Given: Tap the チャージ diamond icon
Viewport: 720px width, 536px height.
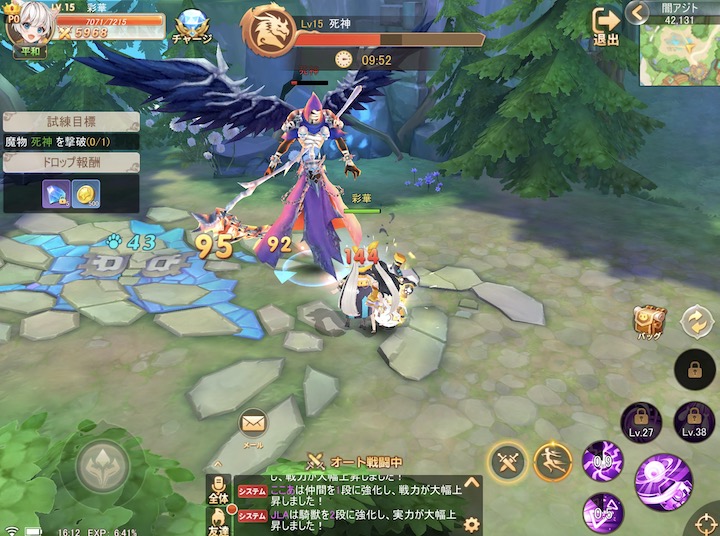Looking at the screenshot, I should (191, 23).
